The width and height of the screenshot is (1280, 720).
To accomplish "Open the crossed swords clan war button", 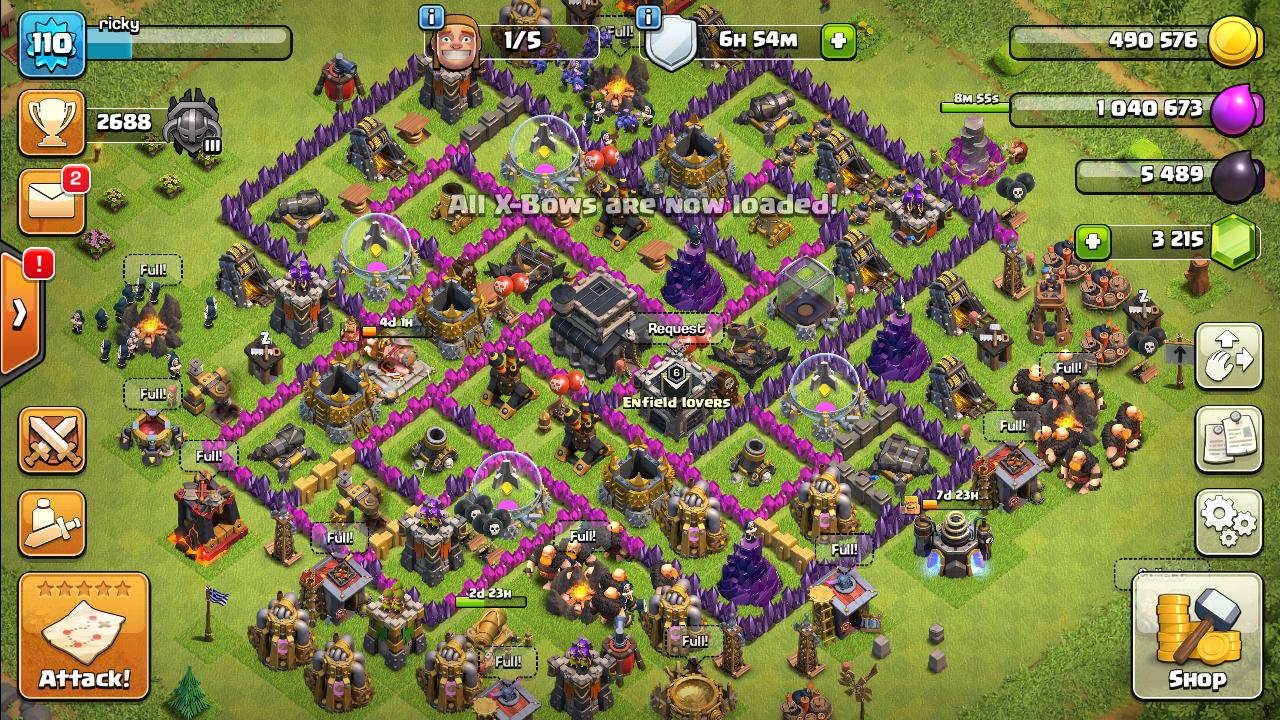I will pos(52,440).
